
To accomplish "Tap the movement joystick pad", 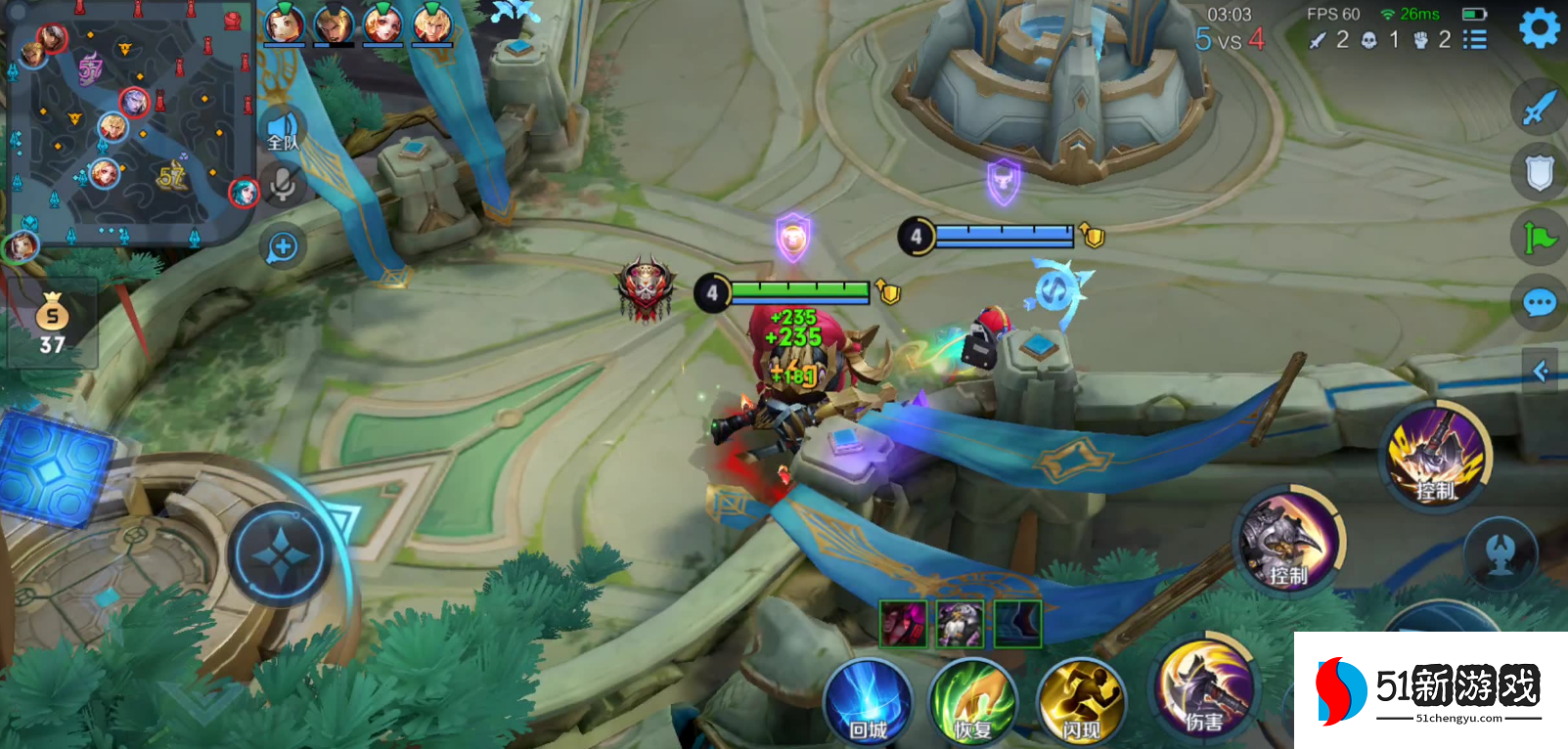I will click(x=281, y=555).
